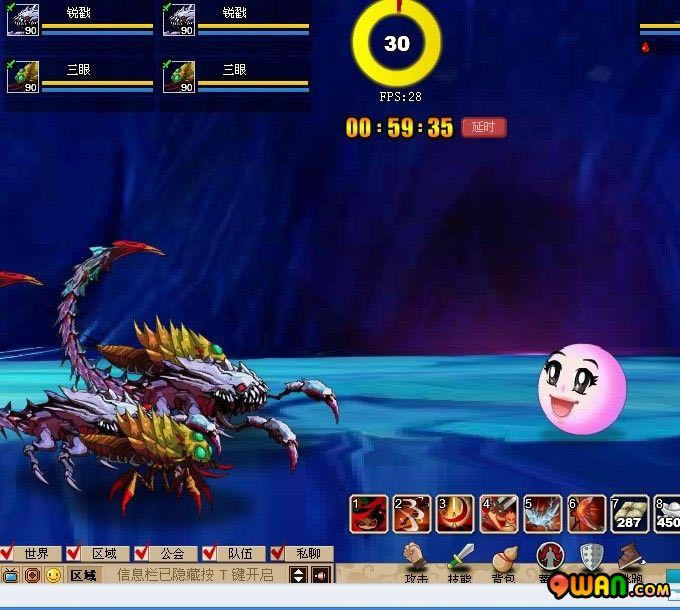The image size is (680, 610).
Task: Toggle the 私聊 private chat checkbox
Action: tap(277, 553)
